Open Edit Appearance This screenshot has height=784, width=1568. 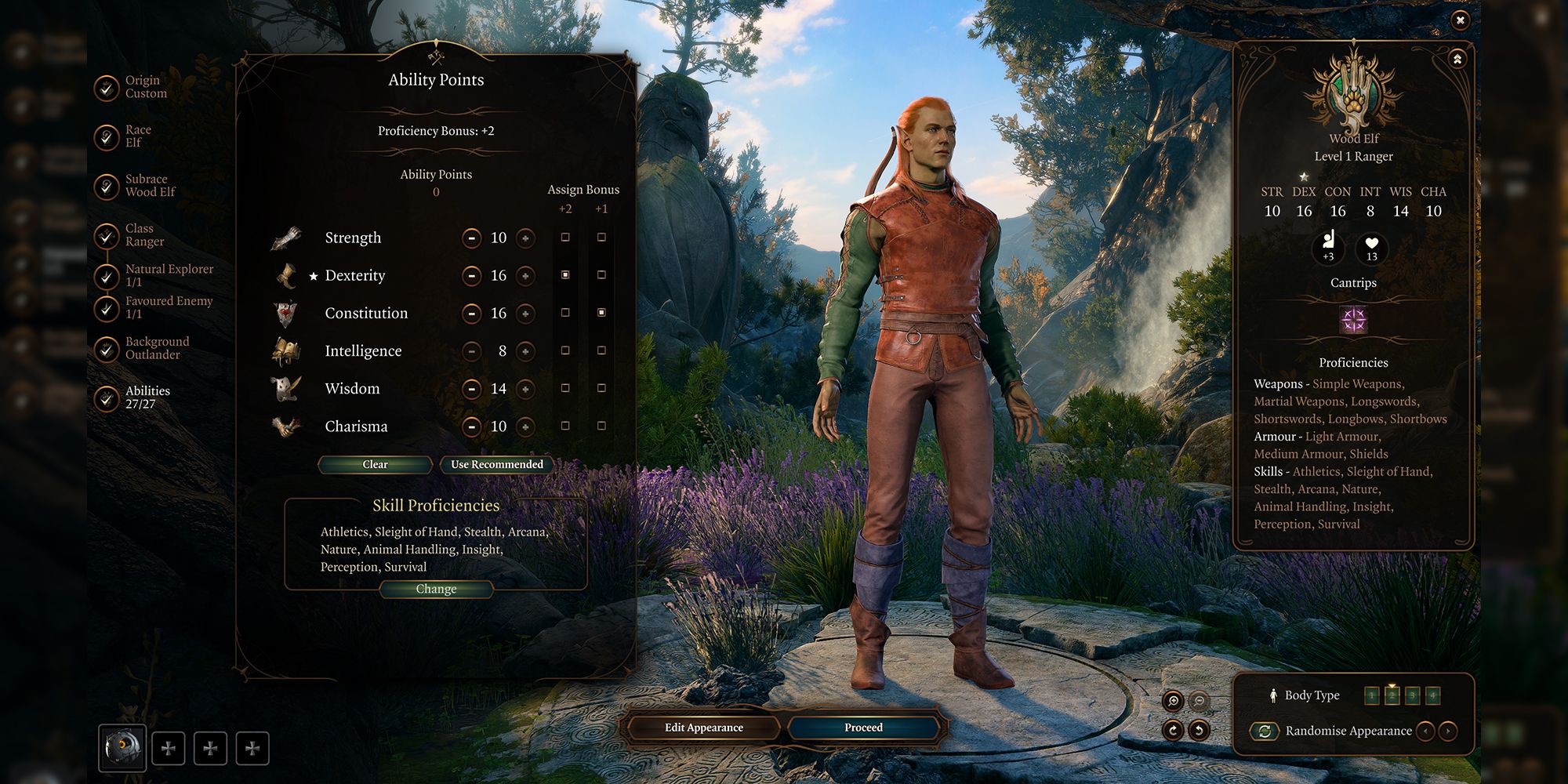pos(703,728)
